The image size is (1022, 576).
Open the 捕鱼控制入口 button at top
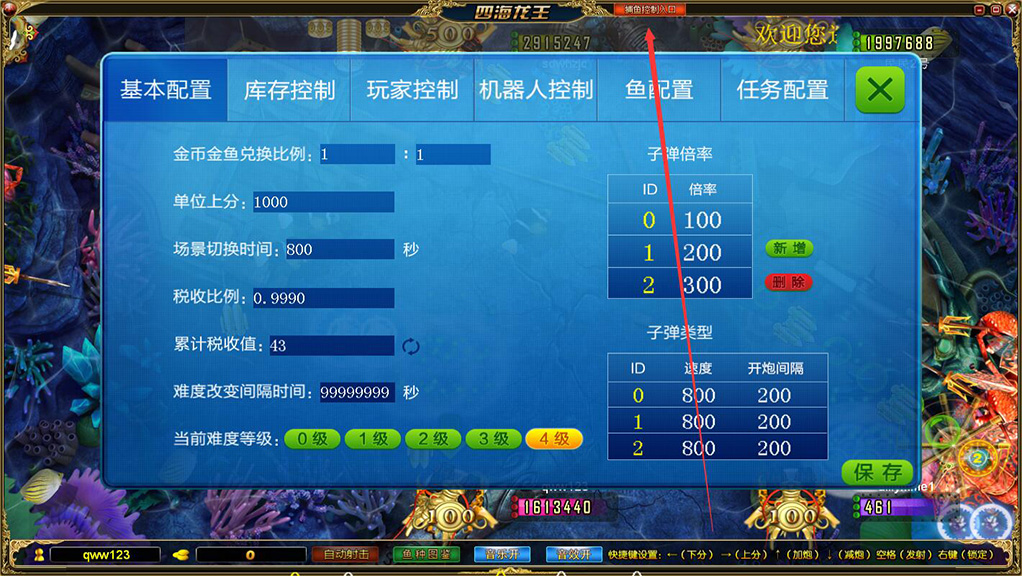[649, 9]
